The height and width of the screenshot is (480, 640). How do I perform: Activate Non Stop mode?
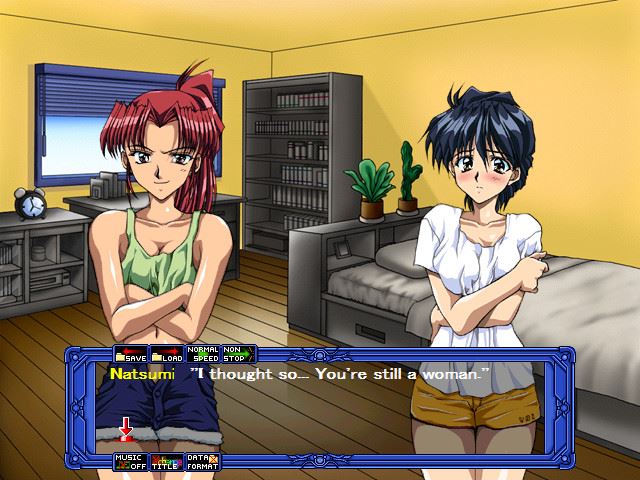237,354
